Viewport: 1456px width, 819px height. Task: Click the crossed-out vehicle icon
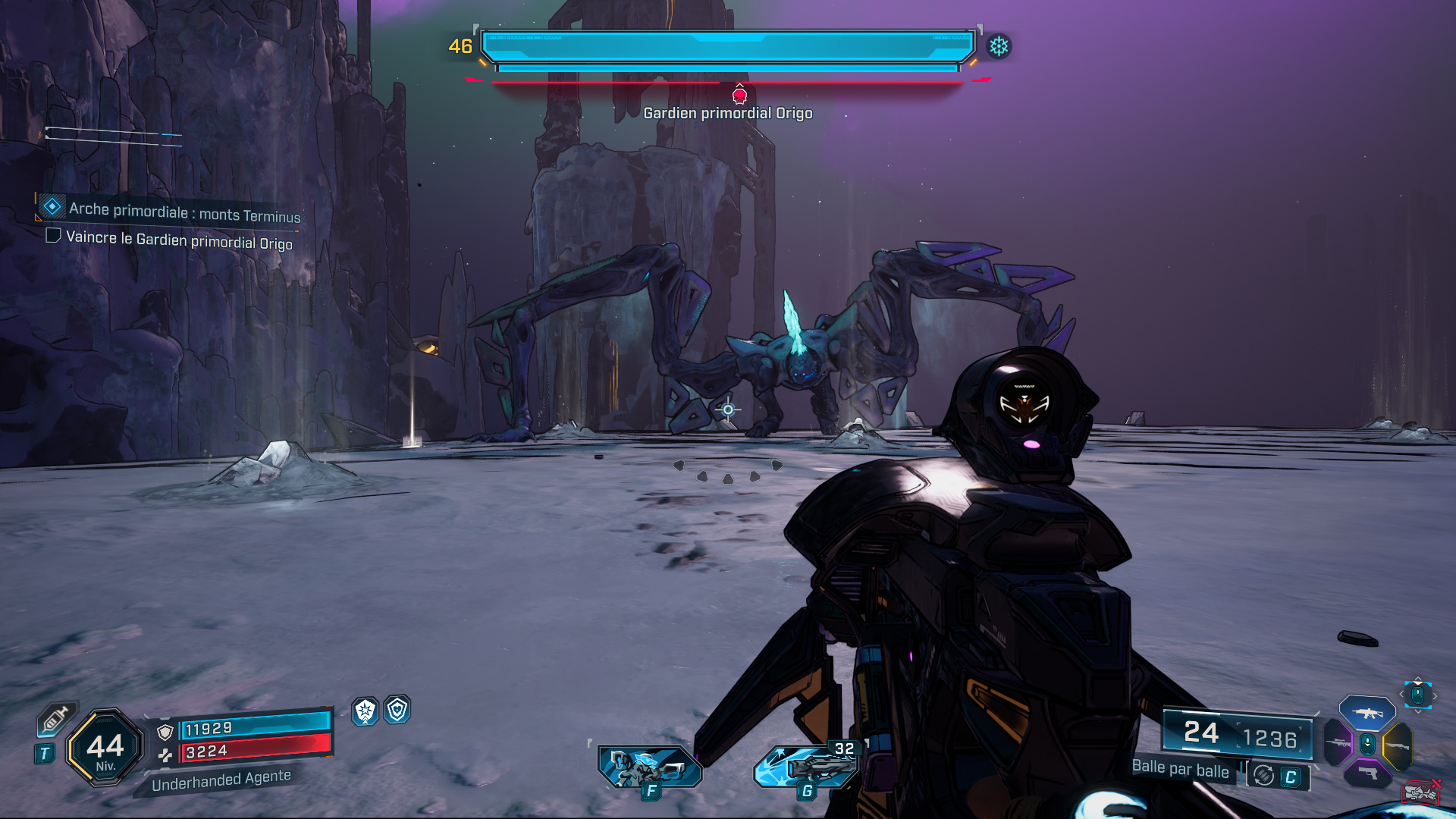click(1421, 792)
